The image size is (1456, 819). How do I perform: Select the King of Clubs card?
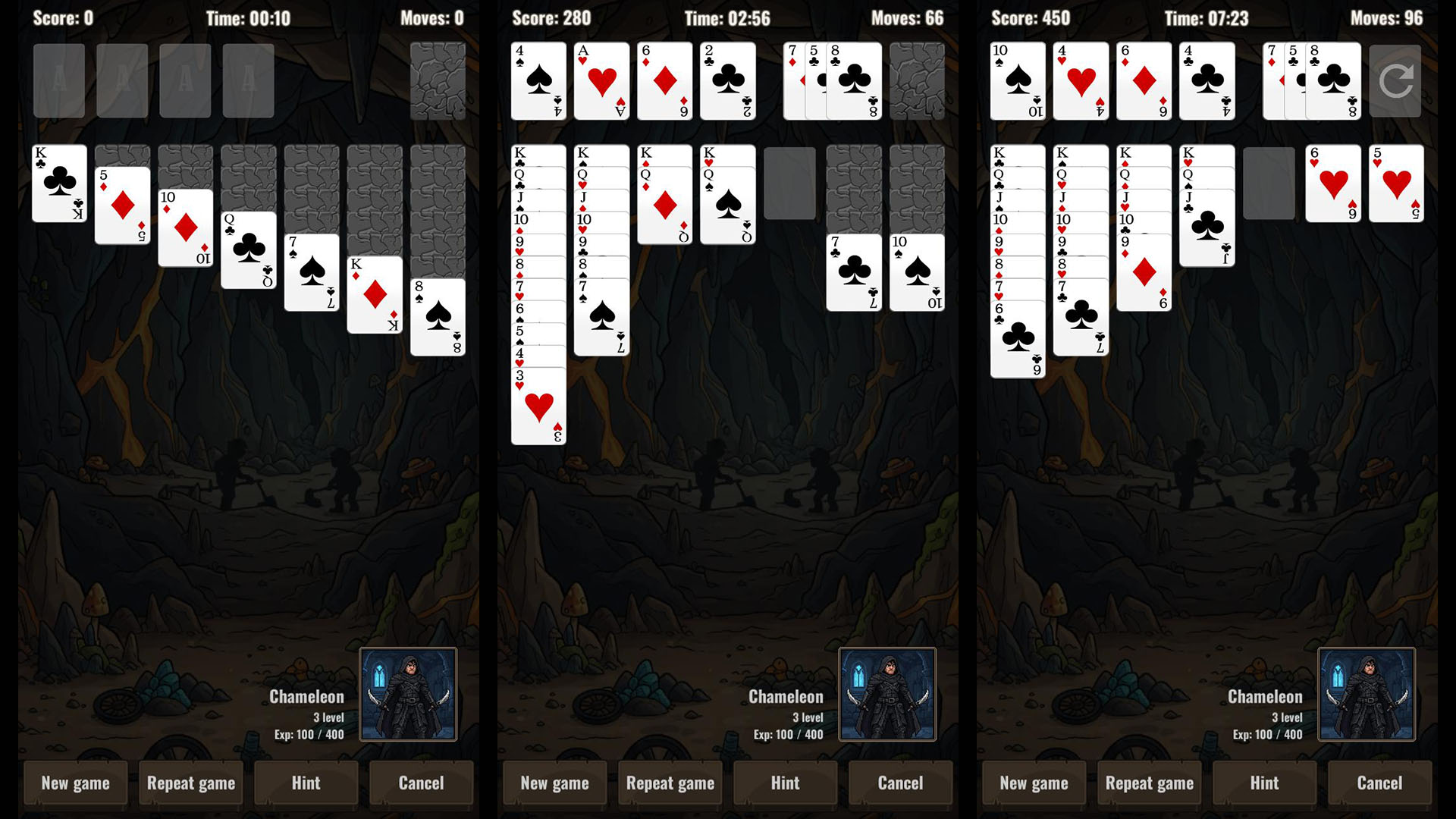[x=59, y=182]
